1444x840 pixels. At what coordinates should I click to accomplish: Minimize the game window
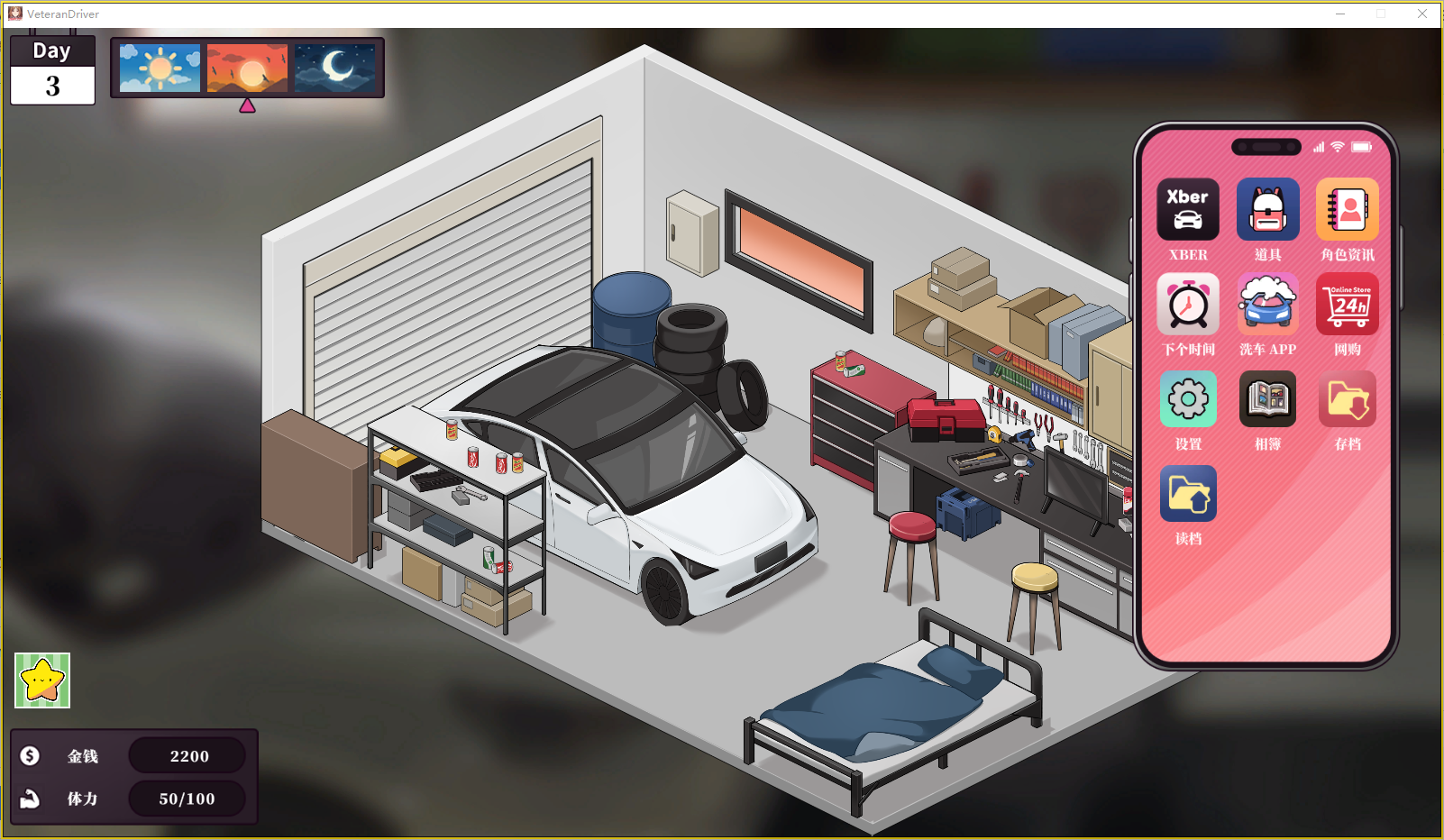[x=1340, y=14]
